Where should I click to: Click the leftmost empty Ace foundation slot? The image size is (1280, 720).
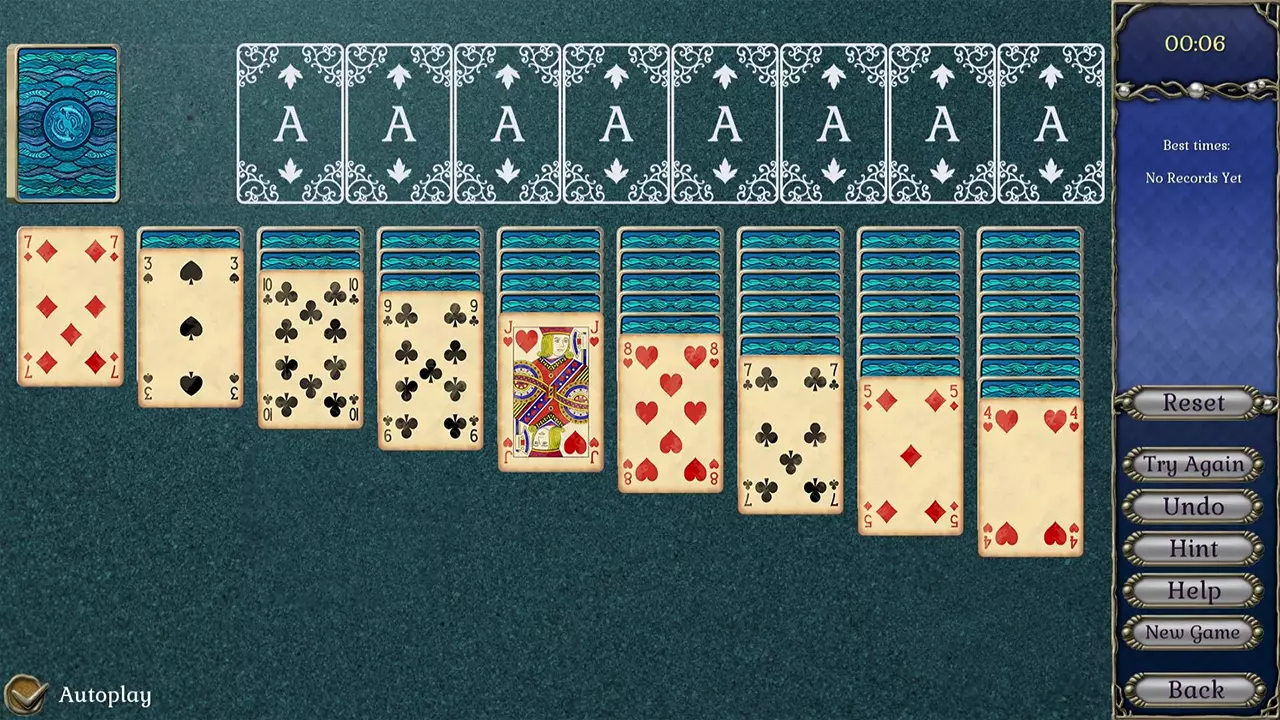pyautogui.click(x=290, y=122)
